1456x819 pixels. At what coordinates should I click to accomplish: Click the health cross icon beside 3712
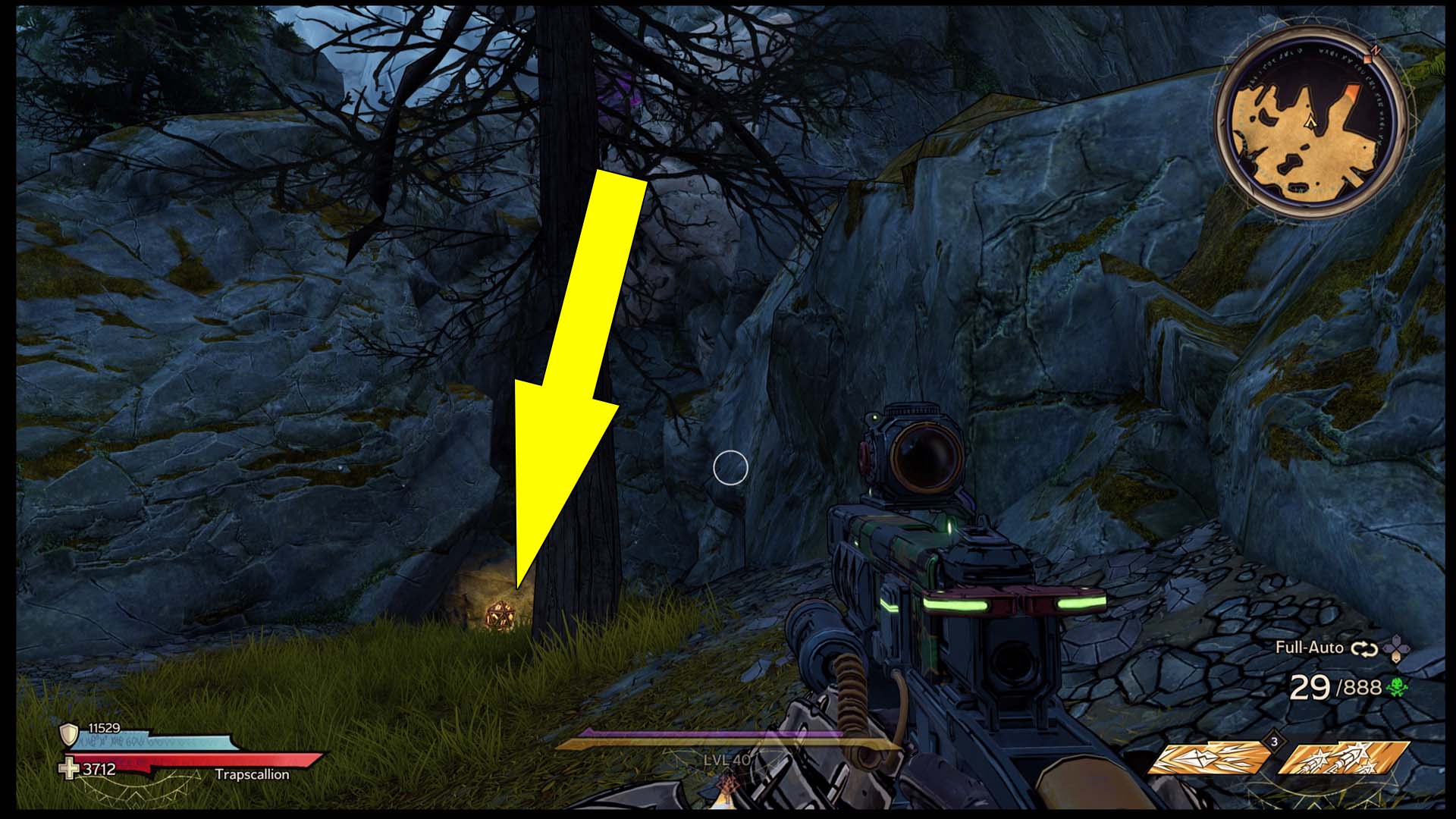point(68,770)
